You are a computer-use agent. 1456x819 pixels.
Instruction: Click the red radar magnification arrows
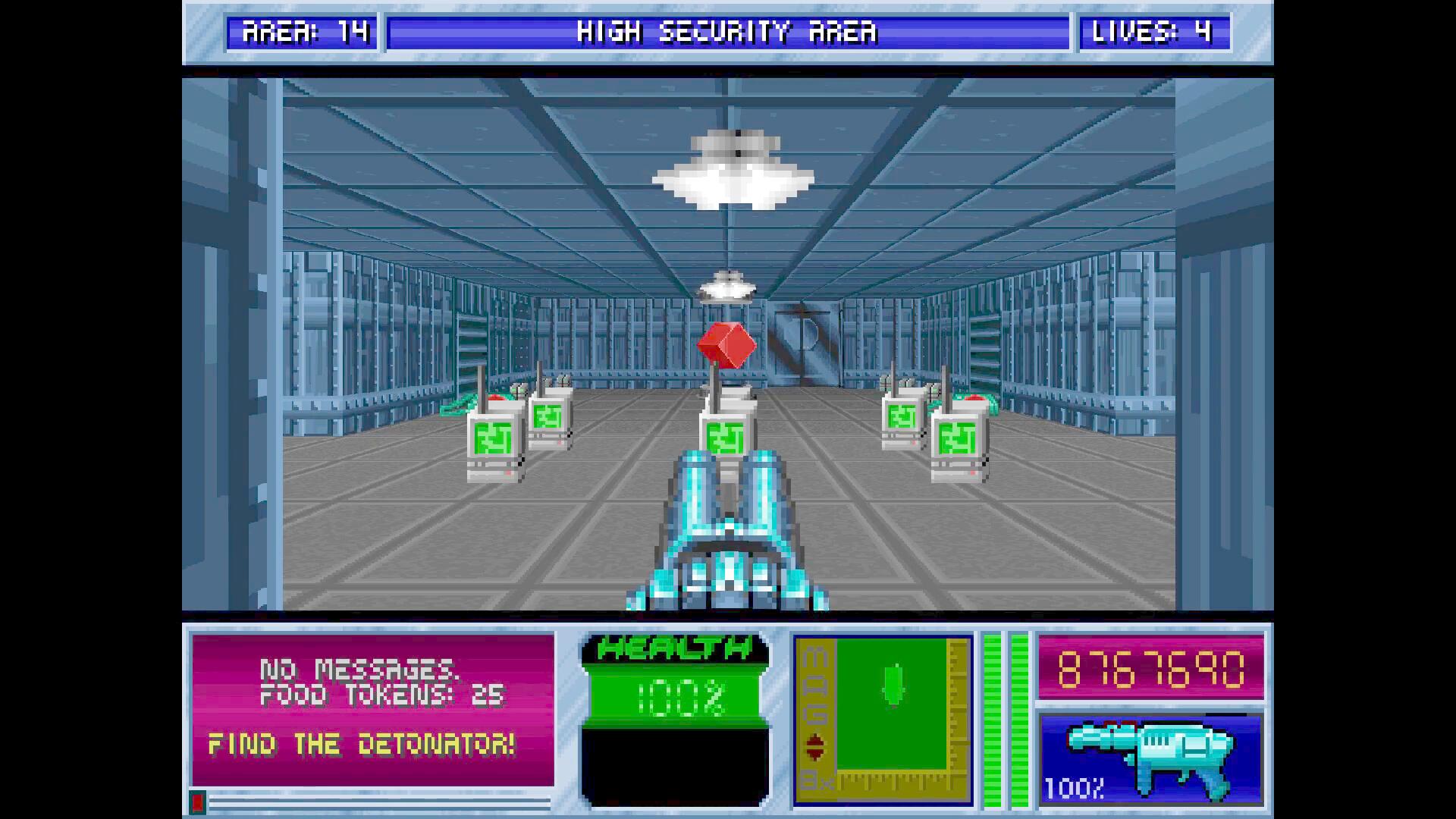(814, 747)
